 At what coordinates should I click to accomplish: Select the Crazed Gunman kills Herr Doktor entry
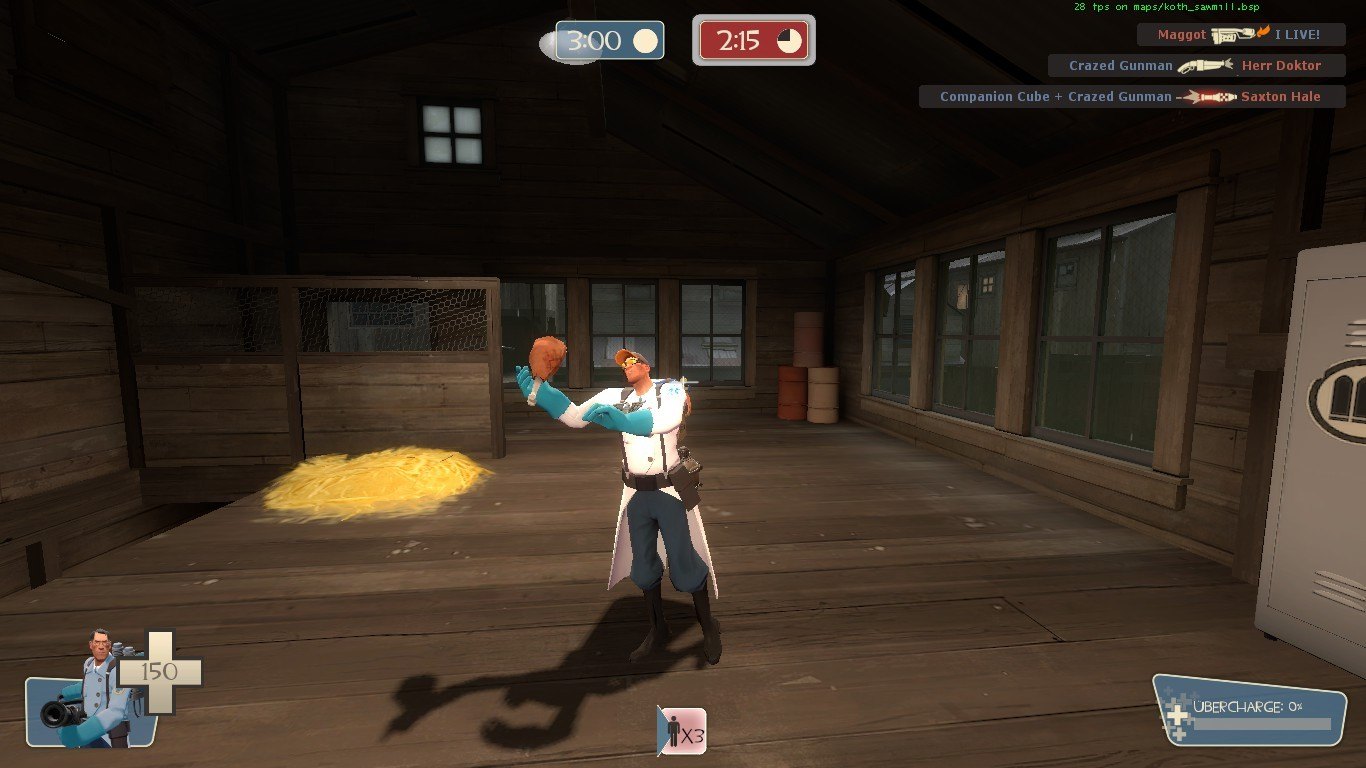point(1196,66)
